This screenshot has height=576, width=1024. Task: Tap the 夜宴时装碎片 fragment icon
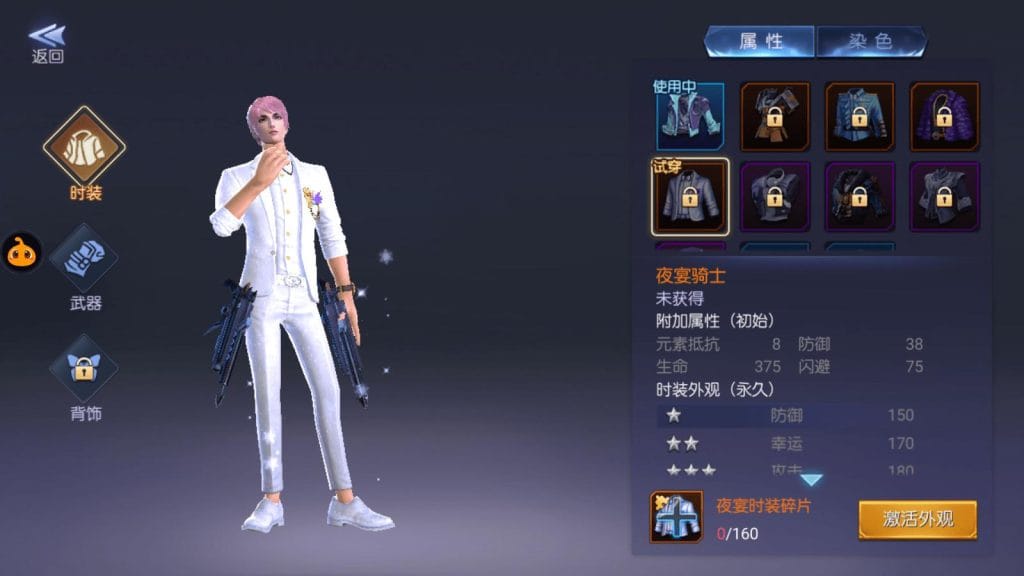click(x=675, y=517)
